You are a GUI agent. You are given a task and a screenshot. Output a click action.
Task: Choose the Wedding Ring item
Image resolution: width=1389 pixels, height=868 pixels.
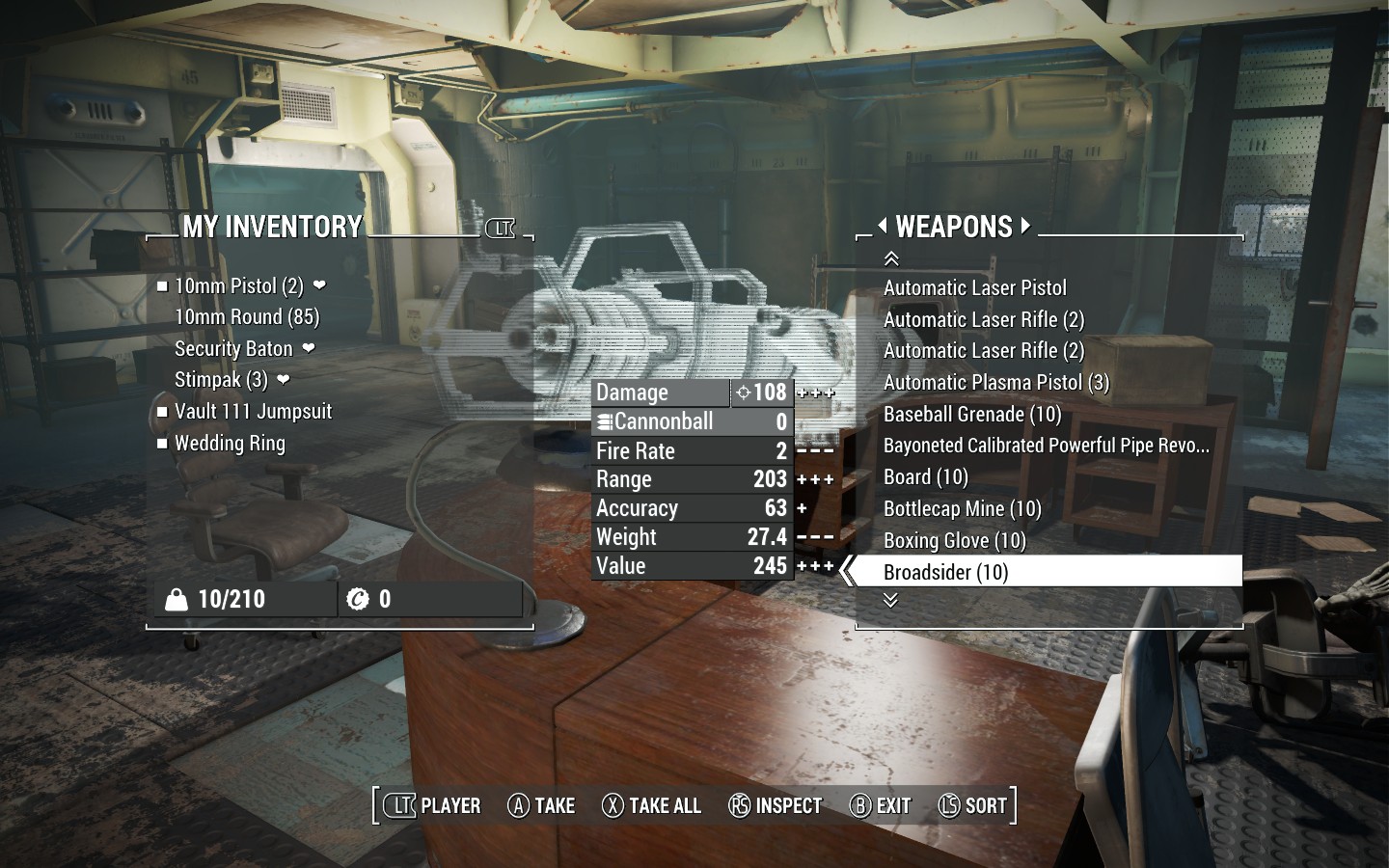point(230,444)
